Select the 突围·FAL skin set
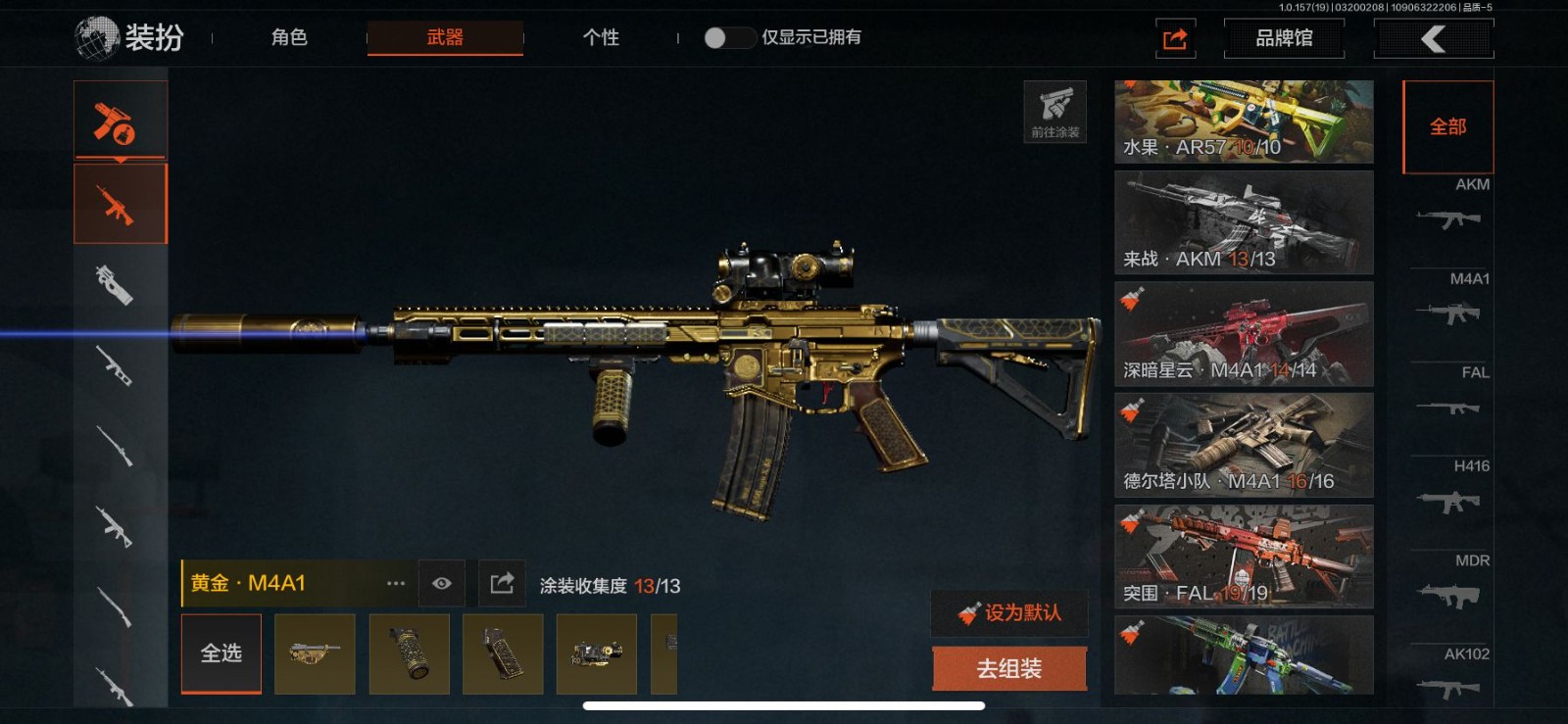The width and height of the screenshot is (1568, 724). click(x=1244, y=556)
